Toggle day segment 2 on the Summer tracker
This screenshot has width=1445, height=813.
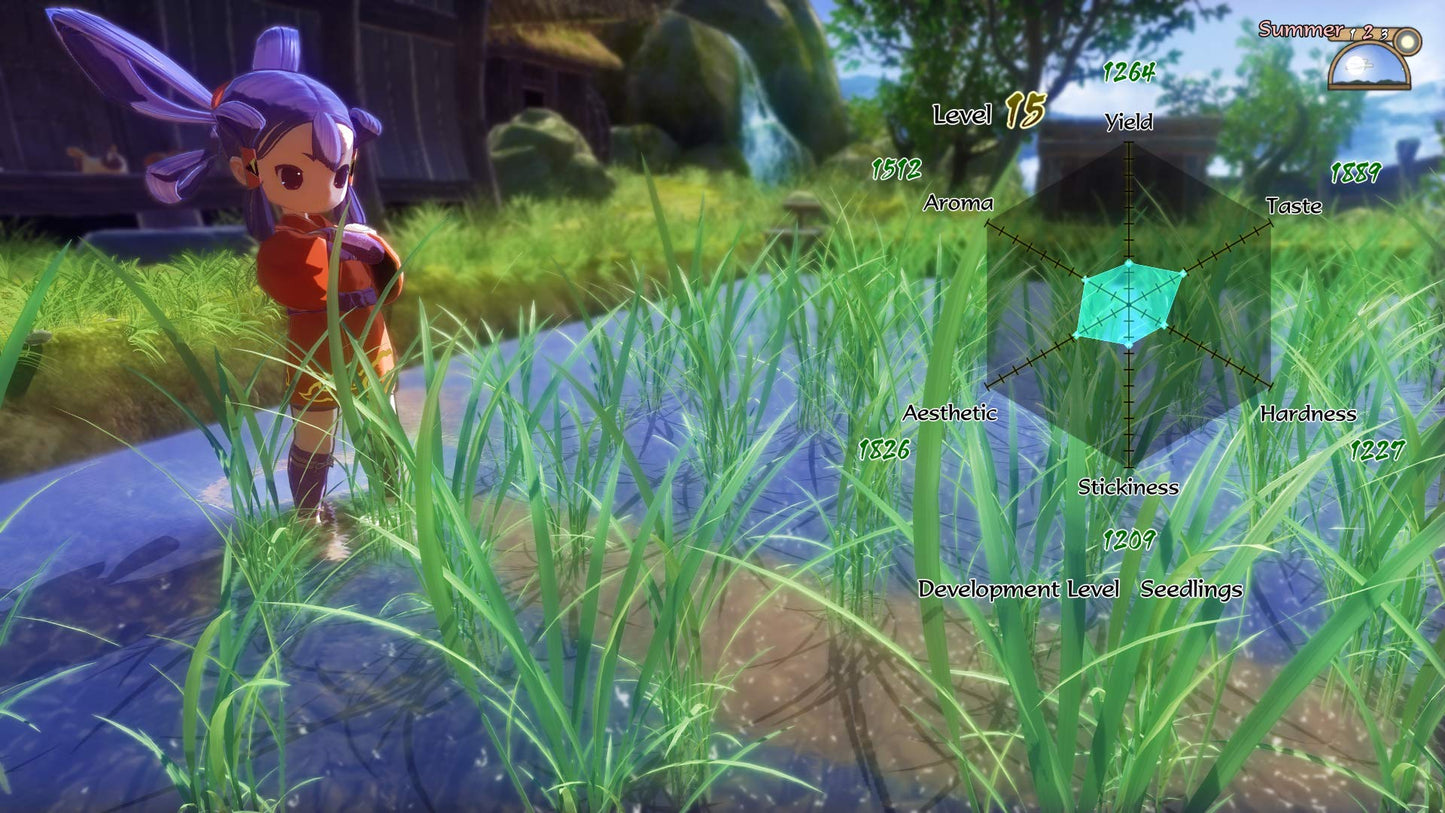tap(1368, 32)
